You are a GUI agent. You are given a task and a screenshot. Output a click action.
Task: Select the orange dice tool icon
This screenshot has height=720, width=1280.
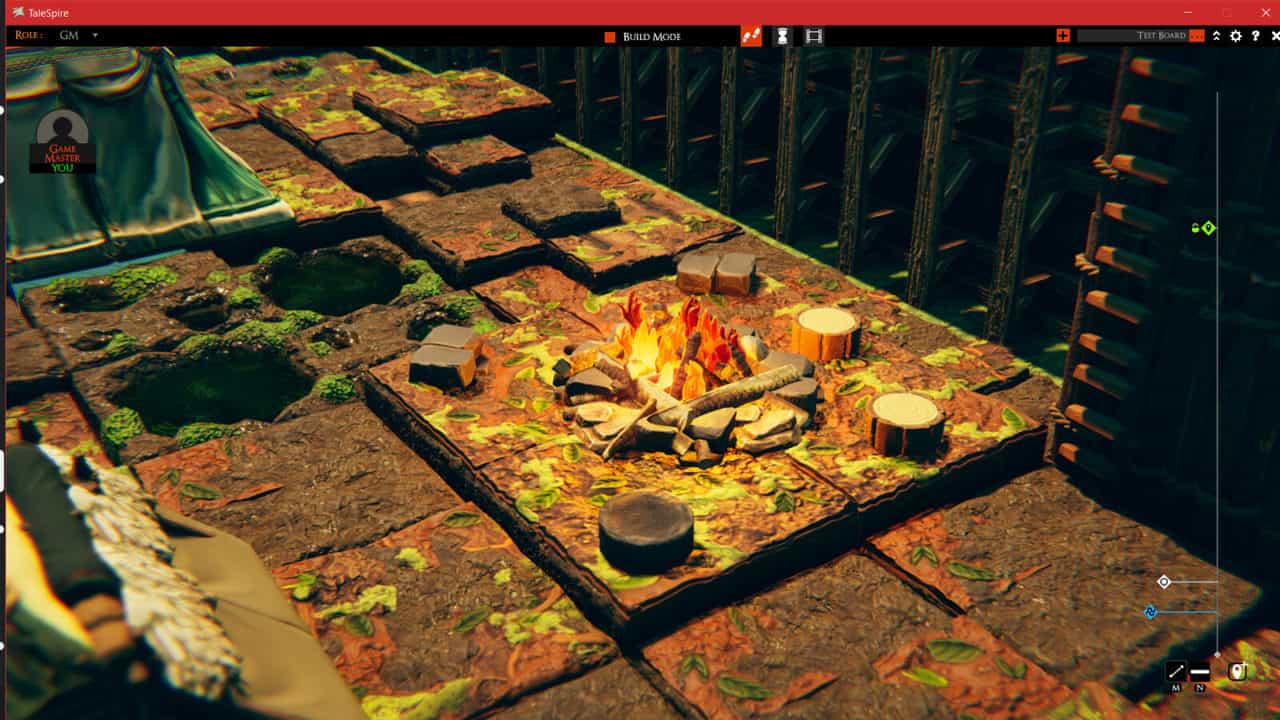pyautogui.click(x=751, y=36)
